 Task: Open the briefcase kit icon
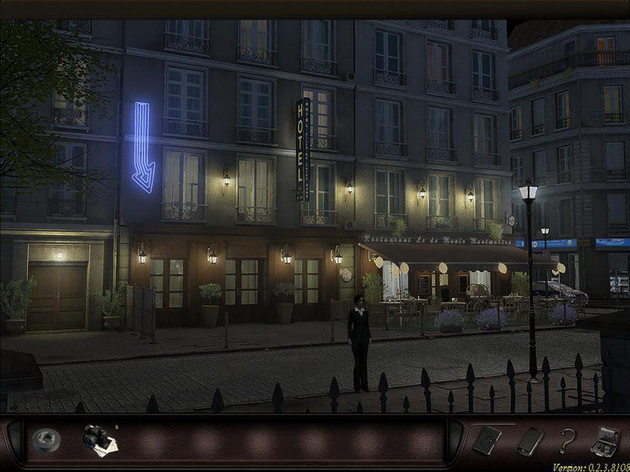pos(605,440)
